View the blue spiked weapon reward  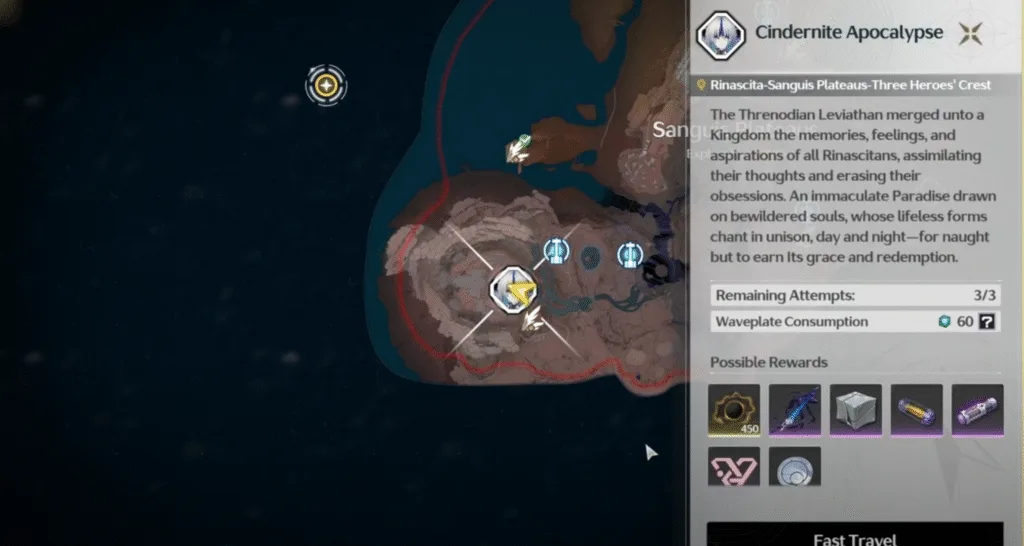pyautogui.click(x=795, y=410)
